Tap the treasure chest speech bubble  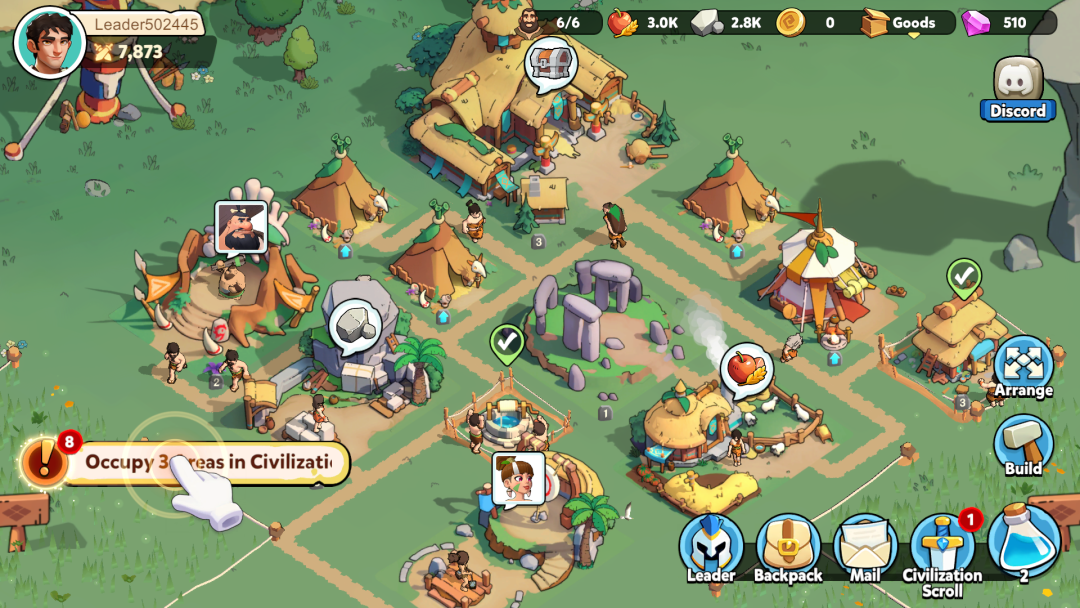pos(551,62)
